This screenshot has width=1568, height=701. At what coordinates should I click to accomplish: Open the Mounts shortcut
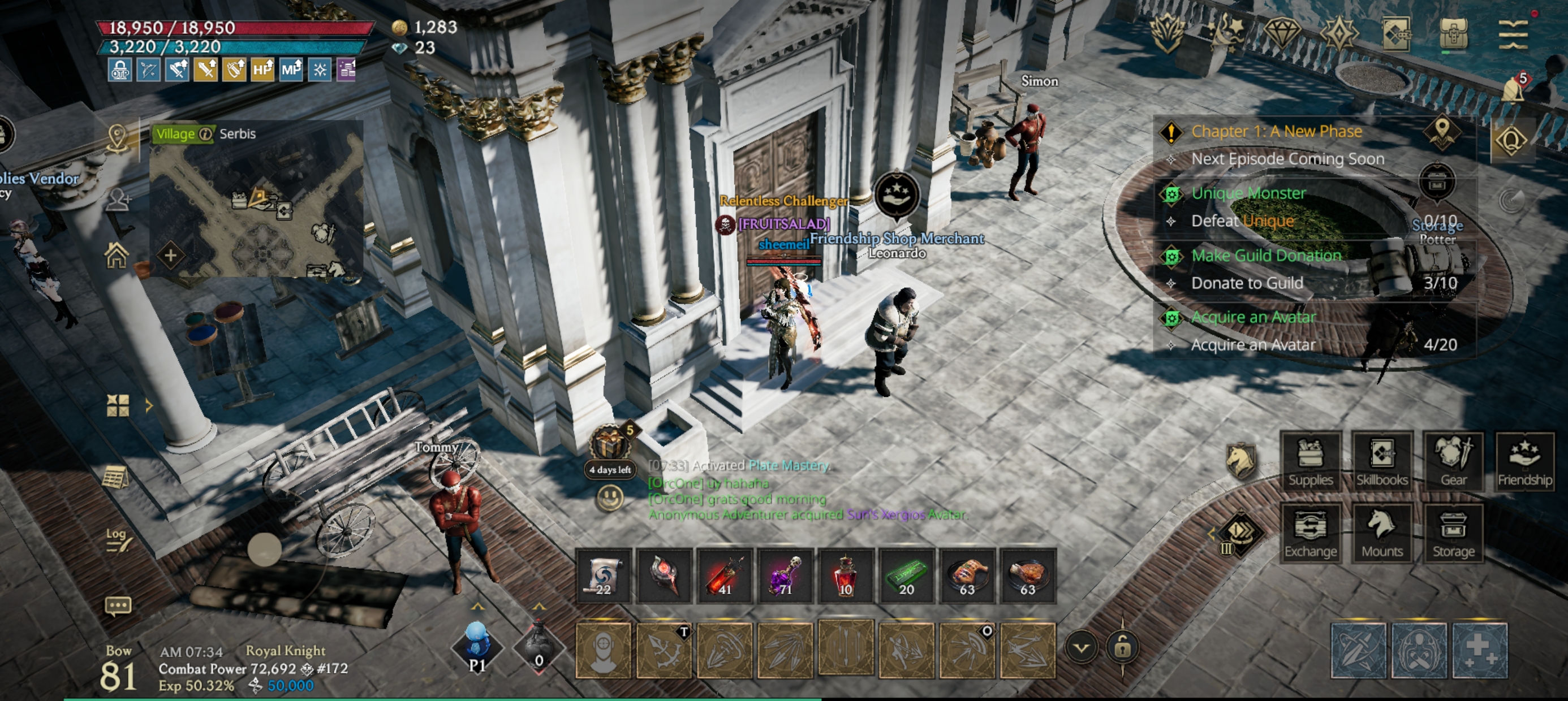tap(1382, 533)
